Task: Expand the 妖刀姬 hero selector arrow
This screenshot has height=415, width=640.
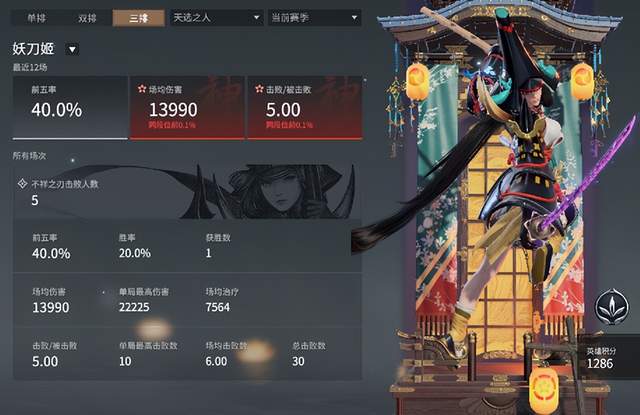Action: pos(72,50)
